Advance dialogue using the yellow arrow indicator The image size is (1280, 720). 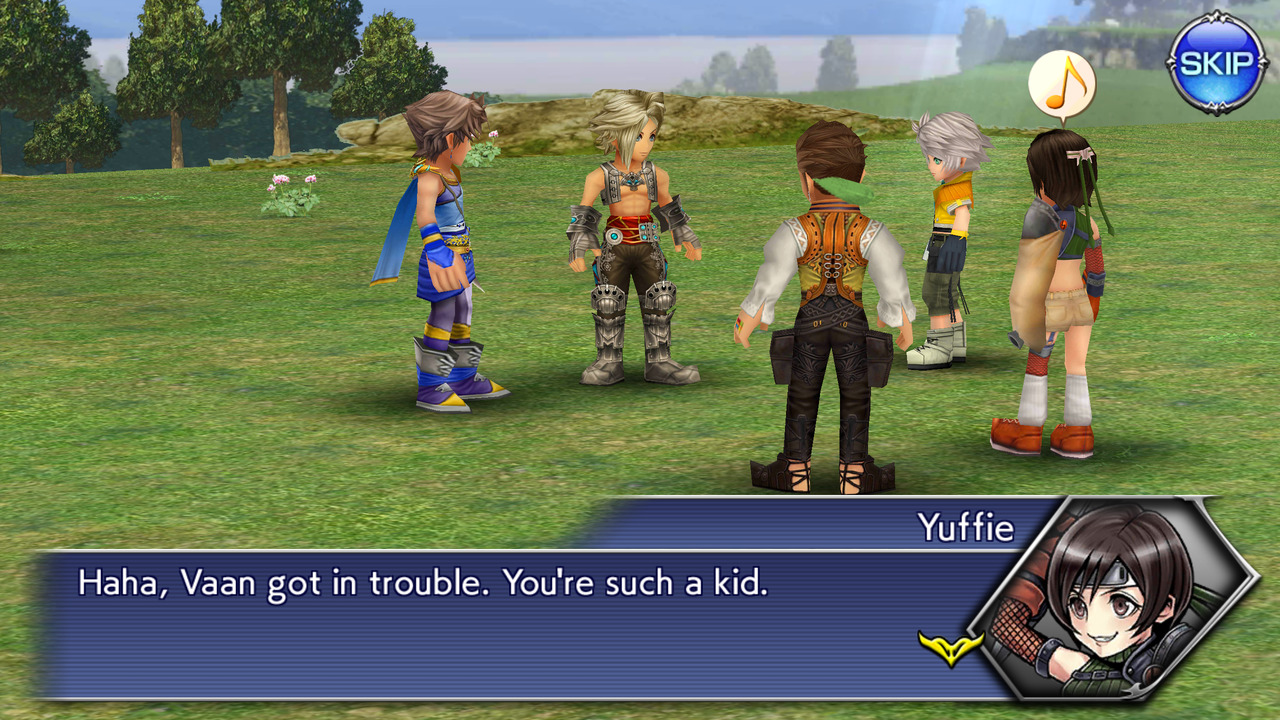(950, 648)
